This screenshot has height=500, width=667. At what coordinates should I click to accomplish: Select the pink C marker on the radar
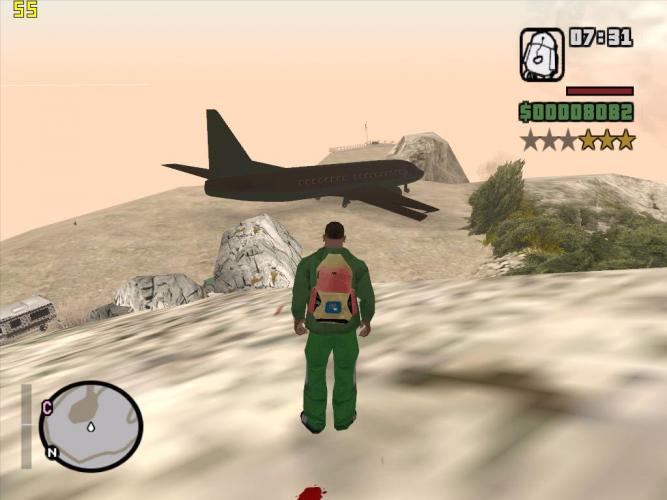(47, 407)
